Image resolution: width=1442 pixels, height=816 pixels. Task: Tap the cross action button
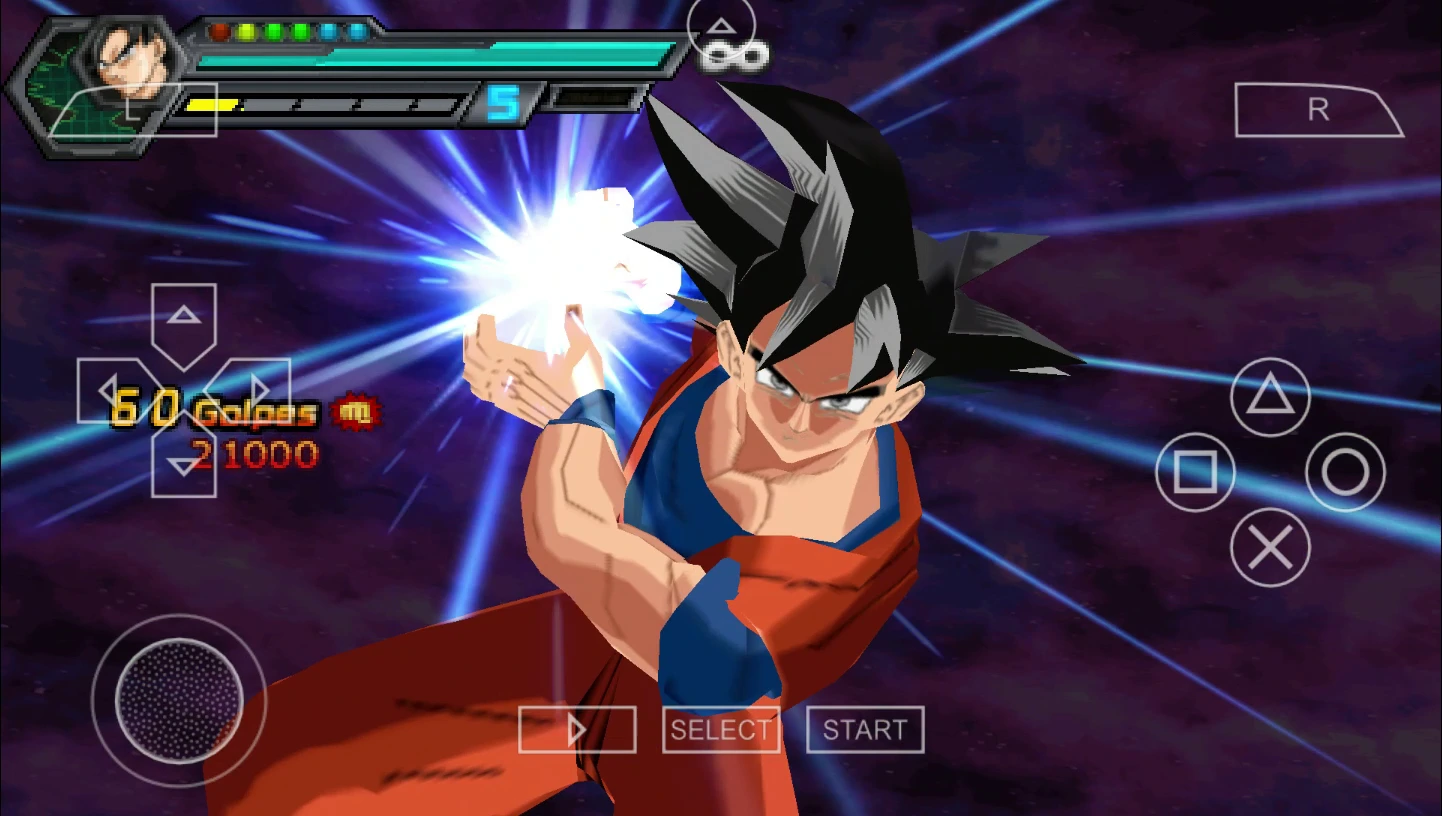click(x=1270, y=547)
